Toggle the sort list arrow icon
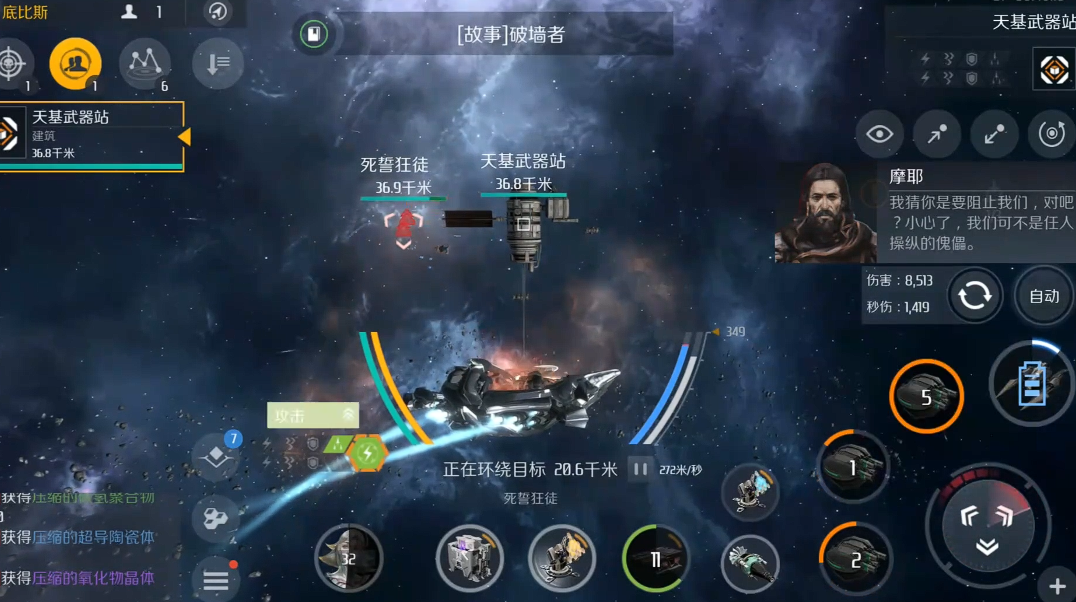The height and width of the screenshot is (602, 1076). point(217,64)
